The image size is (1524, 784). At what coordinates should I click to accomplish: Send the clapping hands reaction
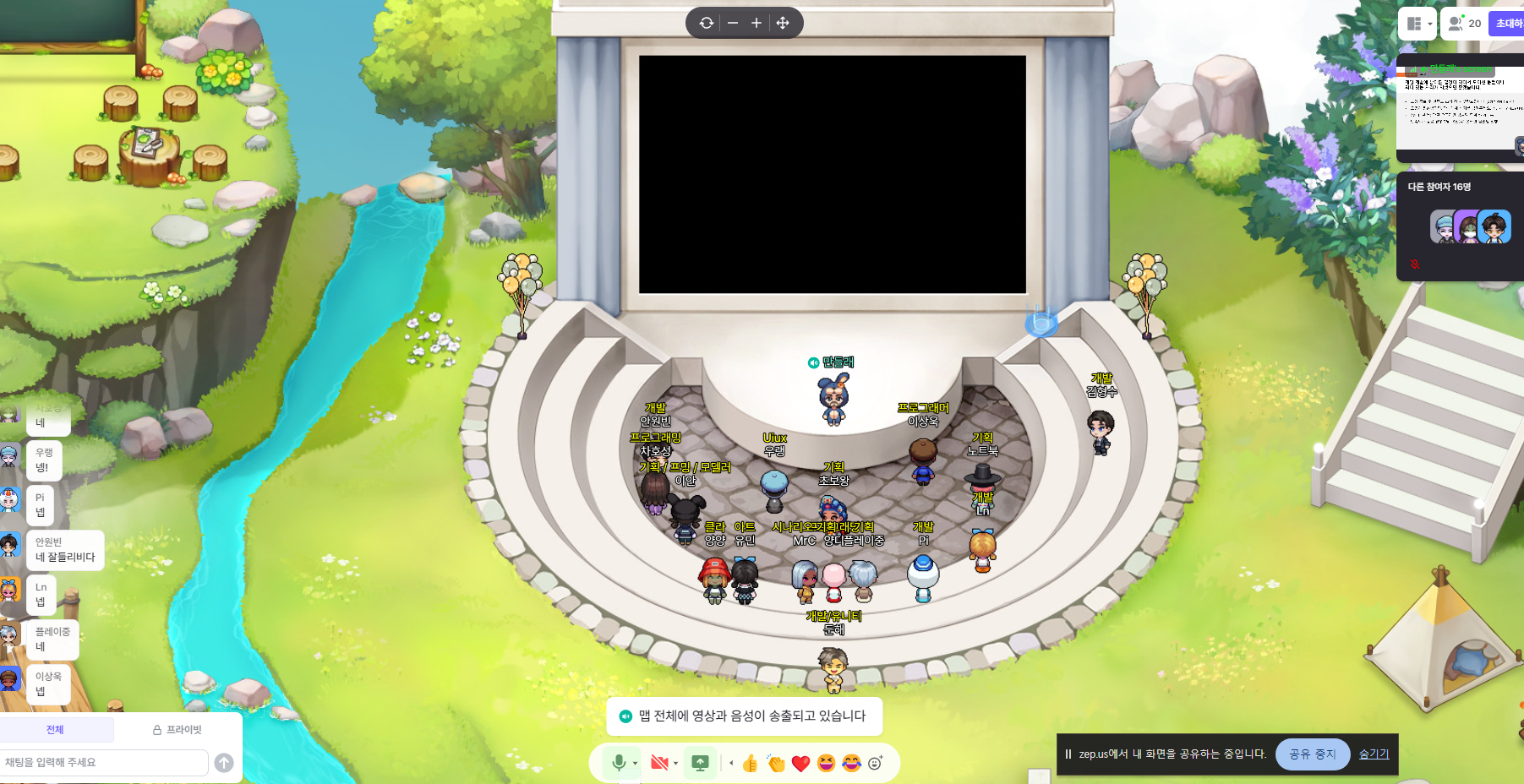tap(775, 764)
